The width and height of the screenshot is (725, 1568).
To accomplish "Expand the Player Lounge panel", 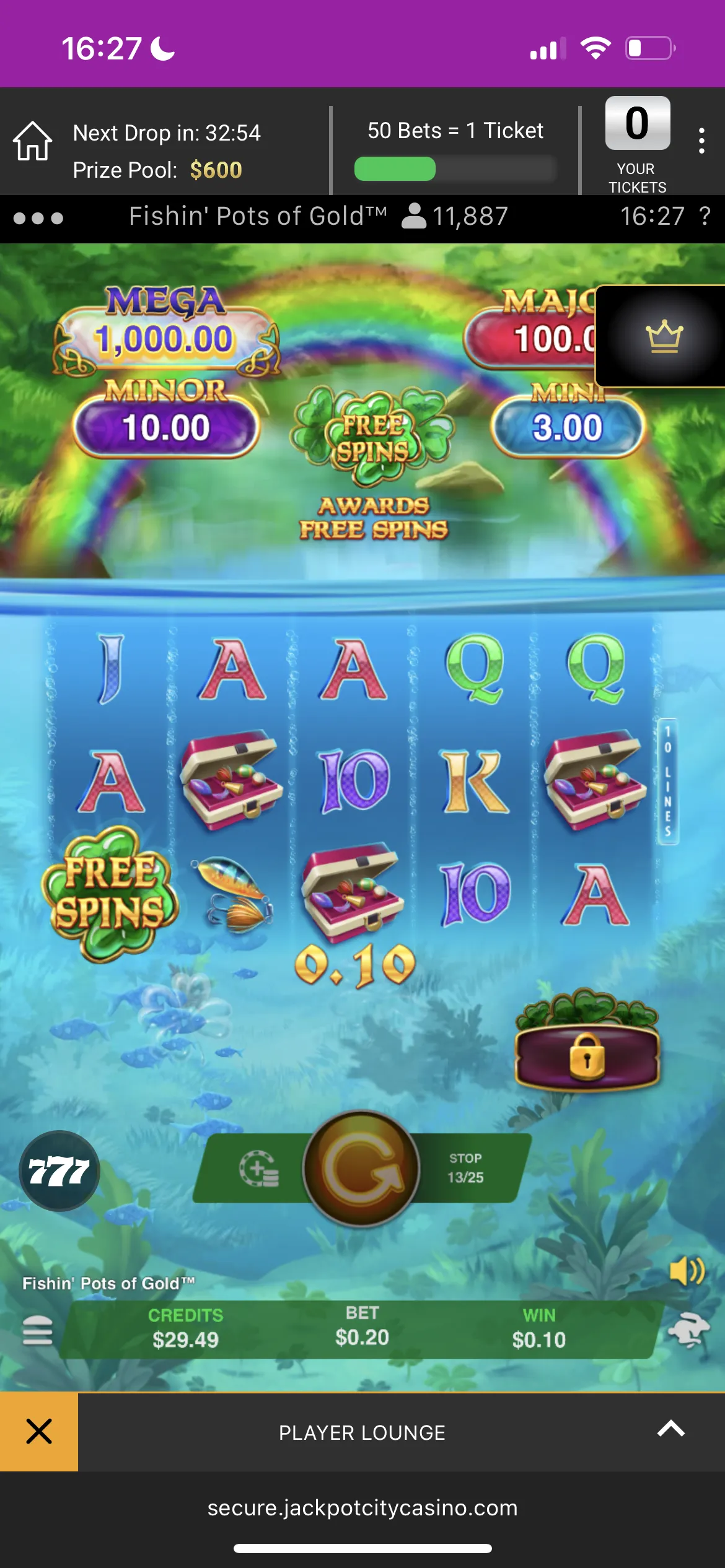I will click(x=670, y=1430).
